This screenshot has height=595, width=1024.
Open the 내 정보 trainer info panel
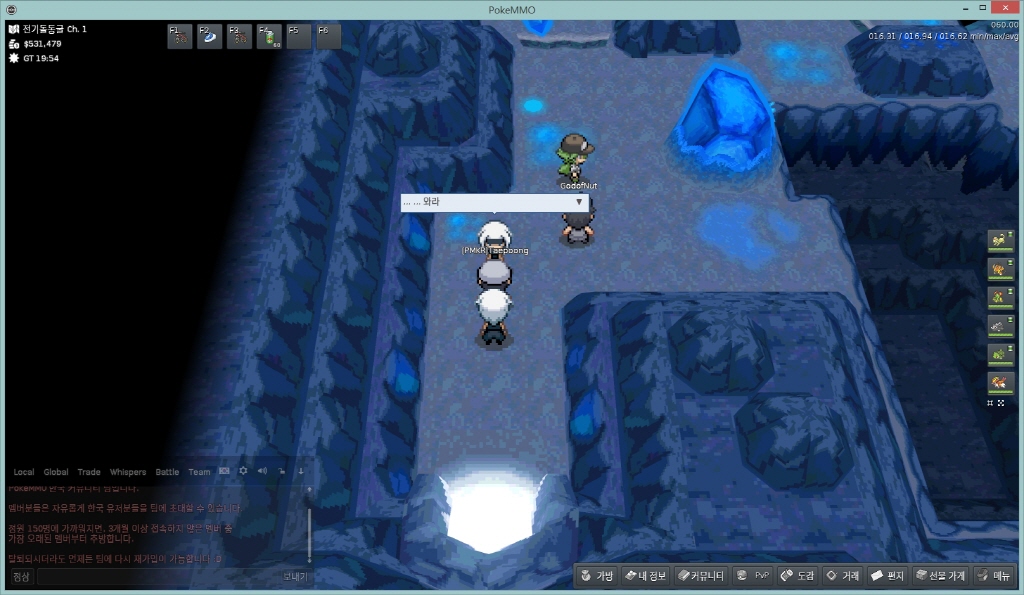(645, 576)
